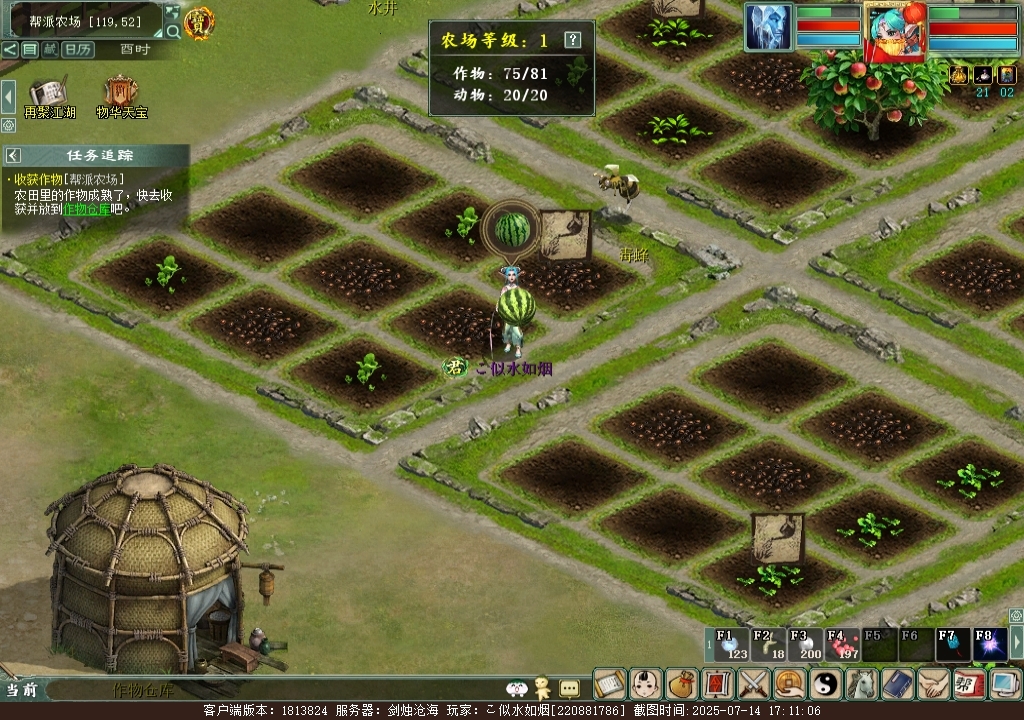Open the crossed swords menu button

pyautogui.click(x=752, y=684)
